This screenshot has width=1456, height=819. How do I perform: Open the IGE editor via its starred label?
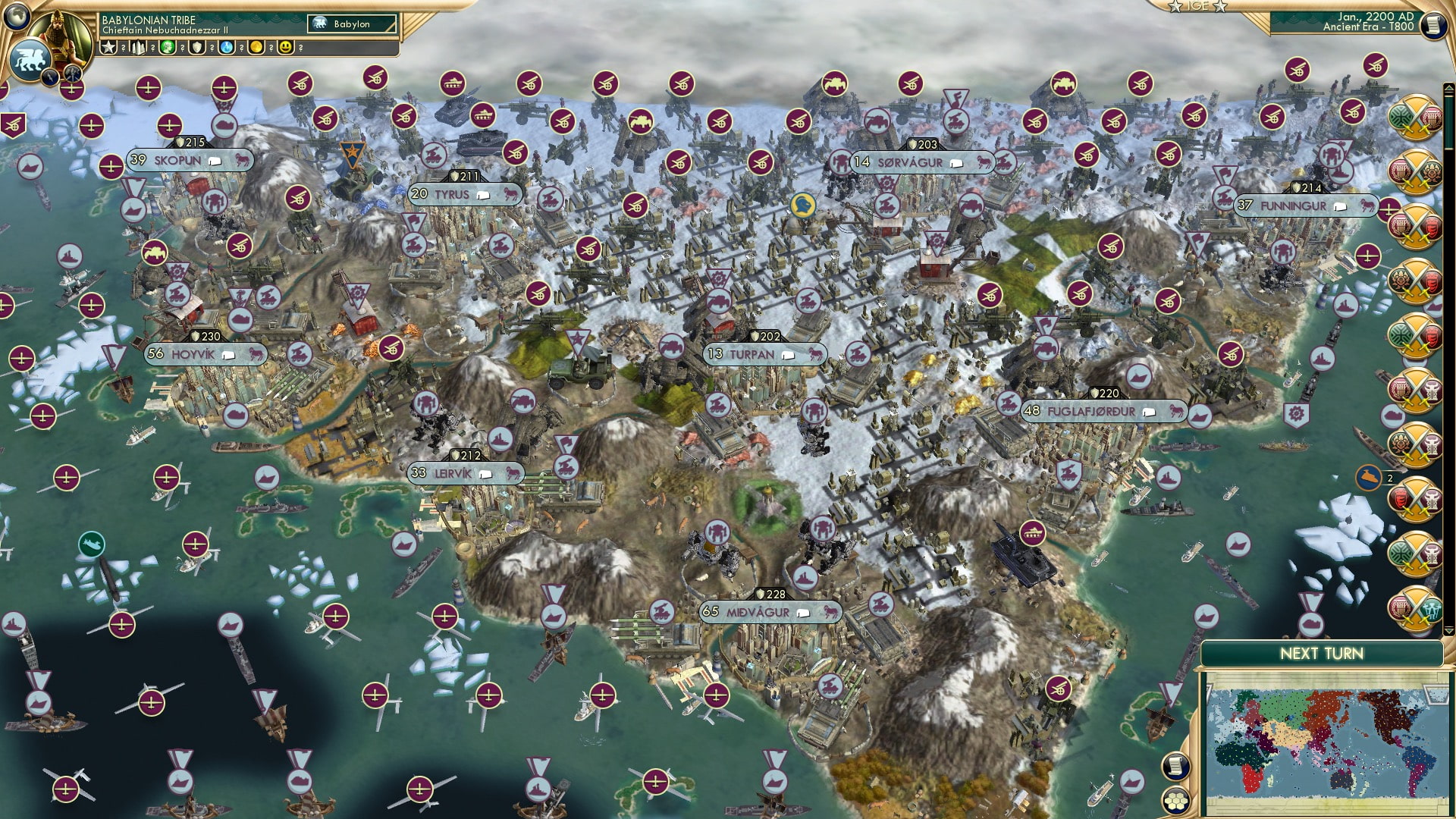coord(1197,6)
